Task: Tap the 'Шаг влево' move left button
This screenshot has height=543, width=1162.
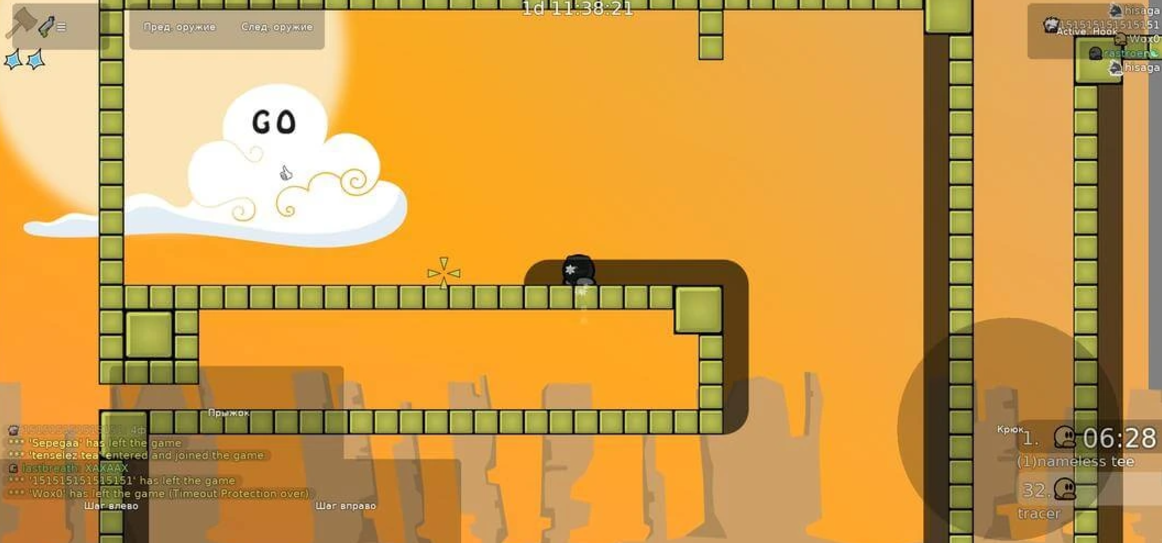Action: point(111,505)
